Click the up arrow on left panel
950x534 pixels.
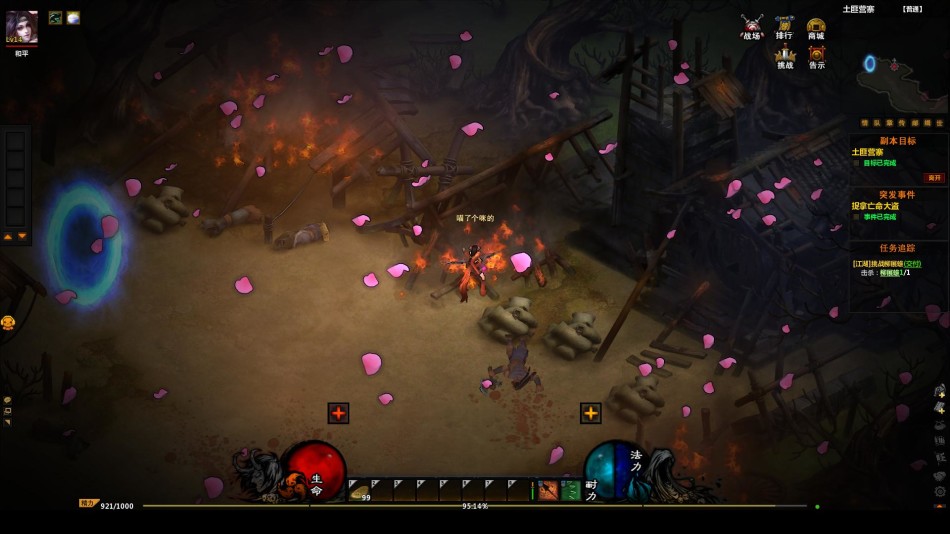click(8, 237)
